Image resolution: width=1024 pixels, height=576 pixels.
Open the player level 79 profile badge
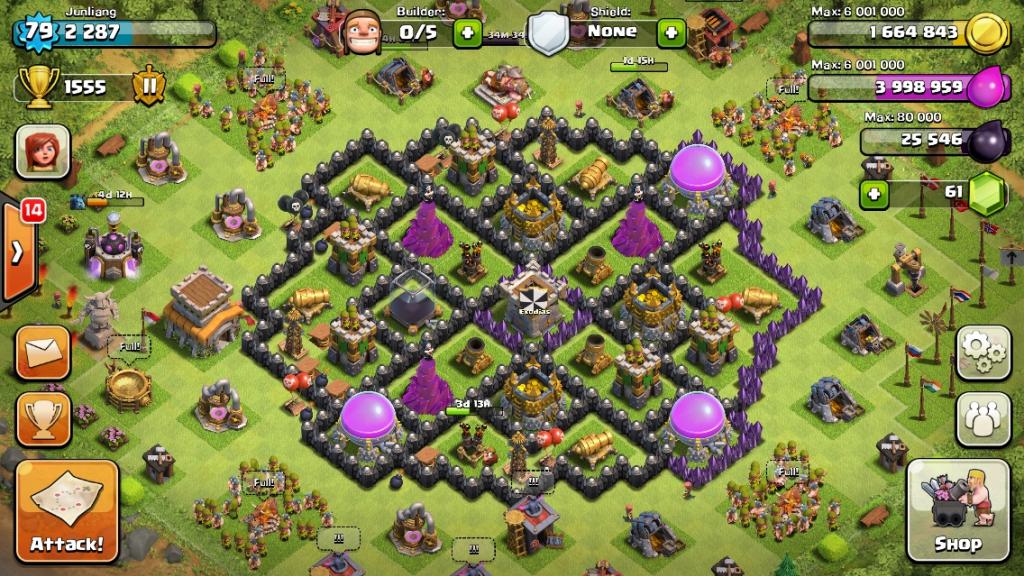[x=38, y=31]
